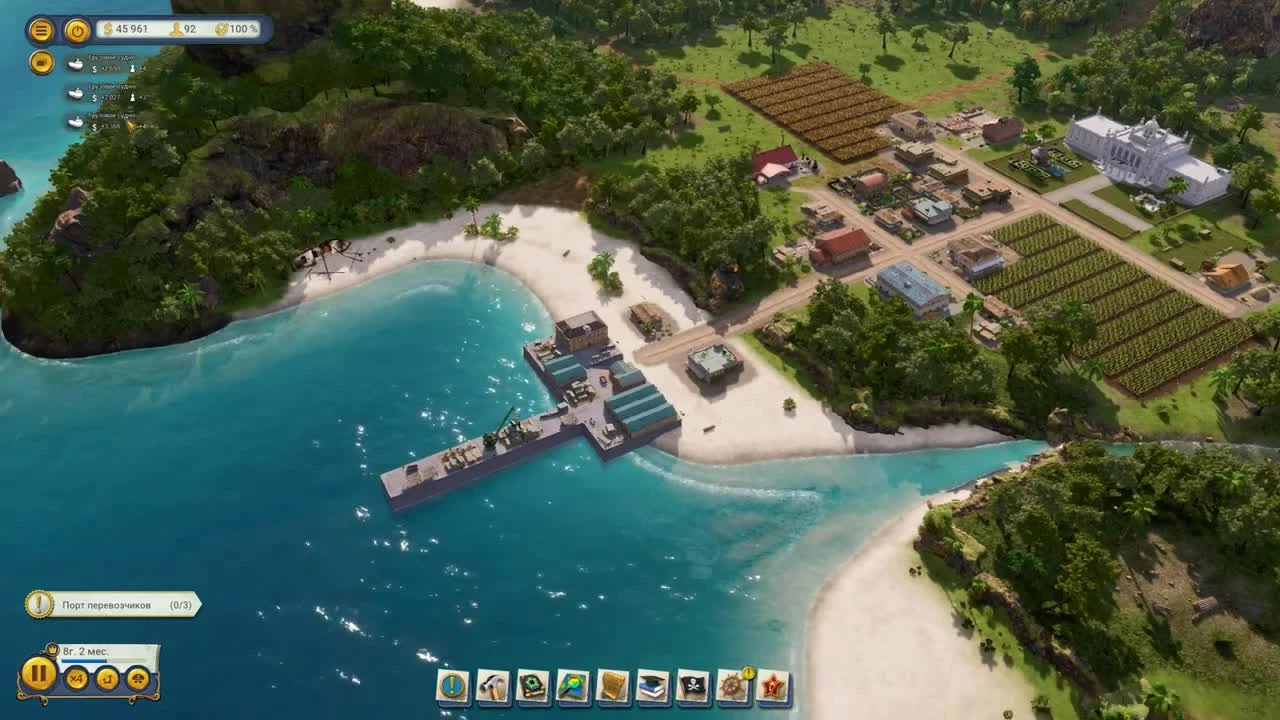1280x720 pixels.
Task: Open the construction menu with the hammer icon
Action: point(491,686)
